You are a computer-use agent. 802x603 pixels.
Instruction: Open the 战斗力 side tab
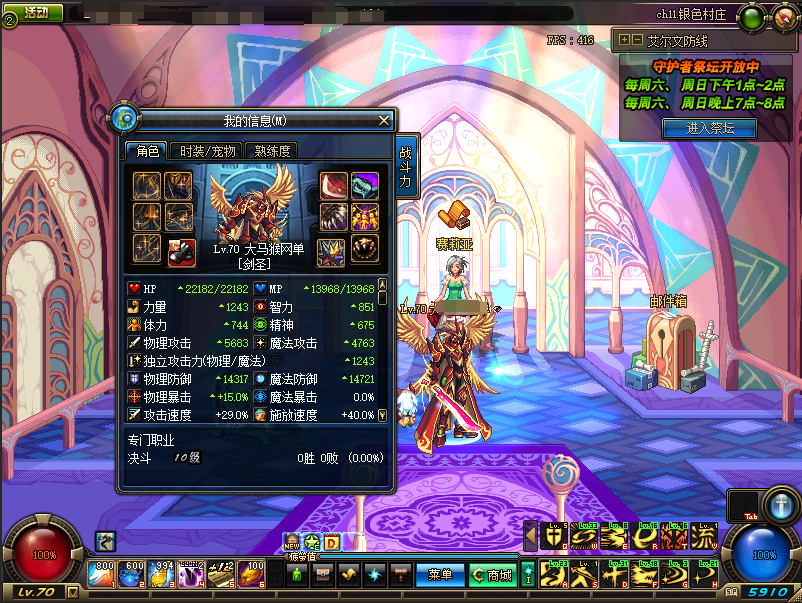pos(405,167)
